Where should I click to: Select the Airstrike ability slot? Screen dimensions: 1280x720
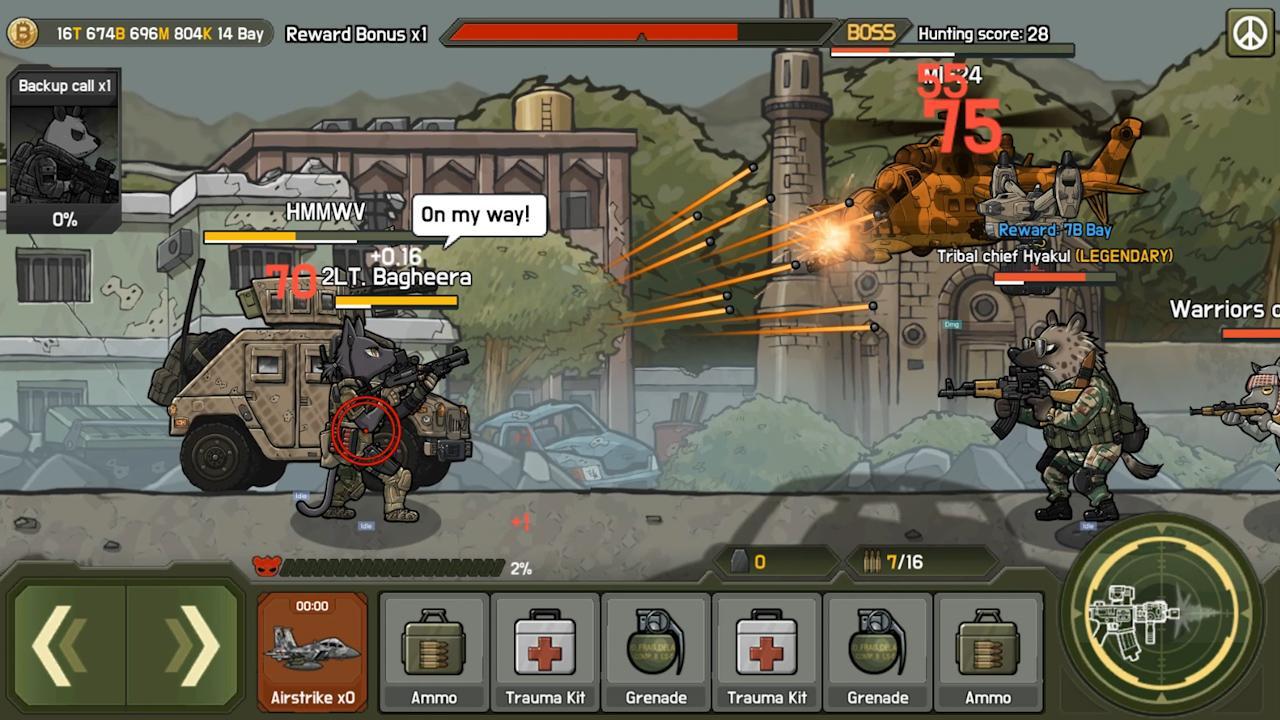pyautogui.click(x=312, y=650)
